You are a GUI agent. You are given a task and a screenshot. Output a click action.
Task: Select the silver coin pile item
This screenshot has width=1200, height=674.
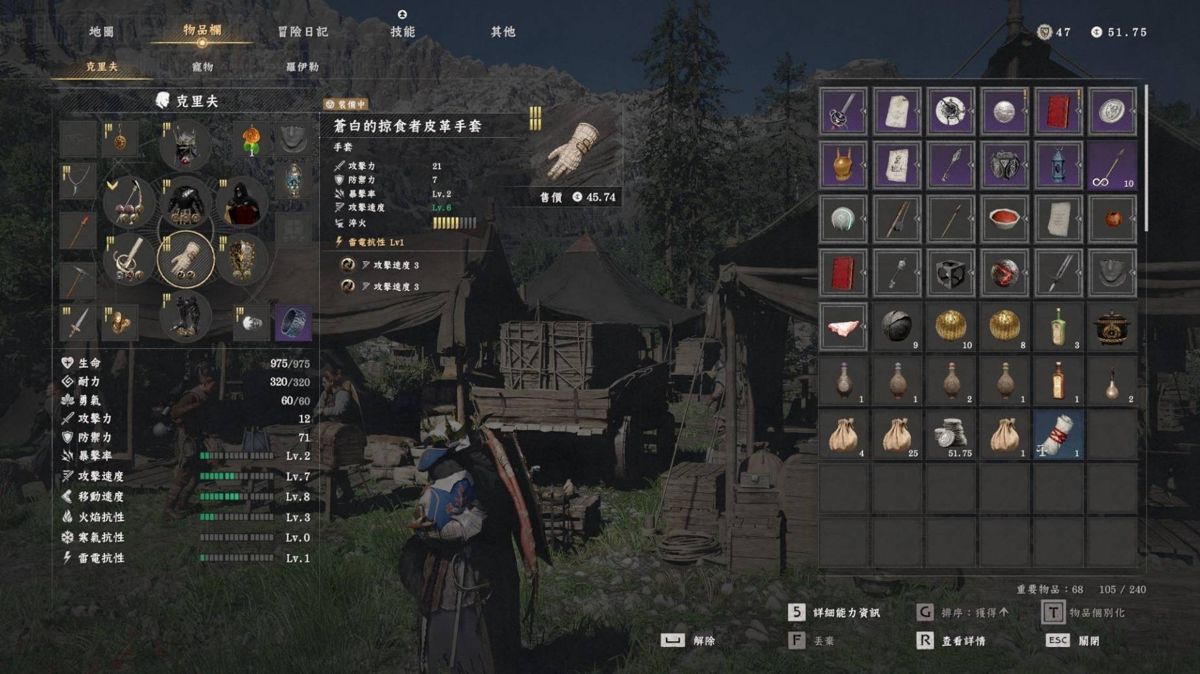pyautogui.click(x=951, y=434)
